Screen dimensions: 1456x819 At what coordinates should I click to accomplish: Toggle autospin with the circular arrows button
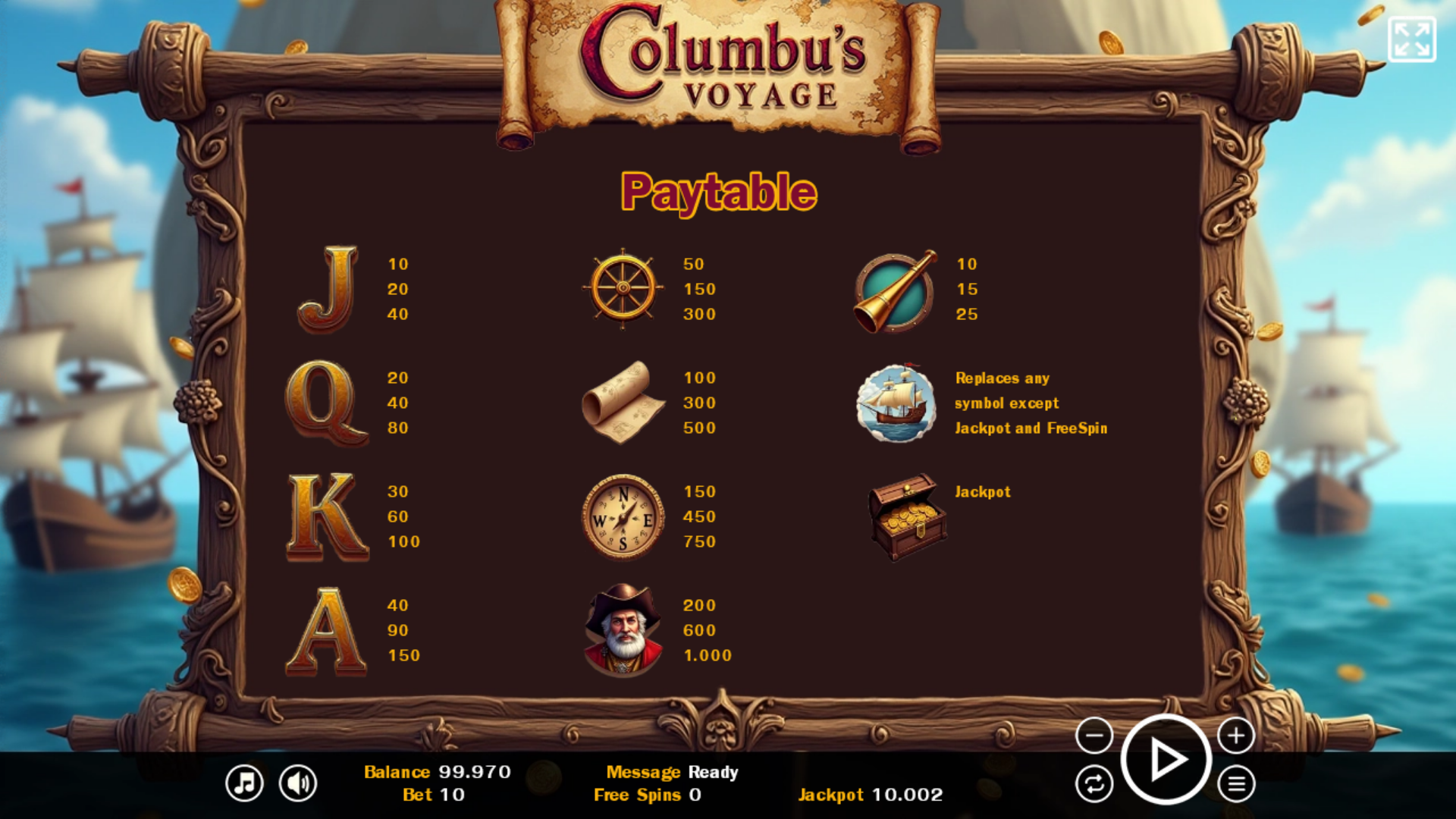click(x=1094, y=784)
